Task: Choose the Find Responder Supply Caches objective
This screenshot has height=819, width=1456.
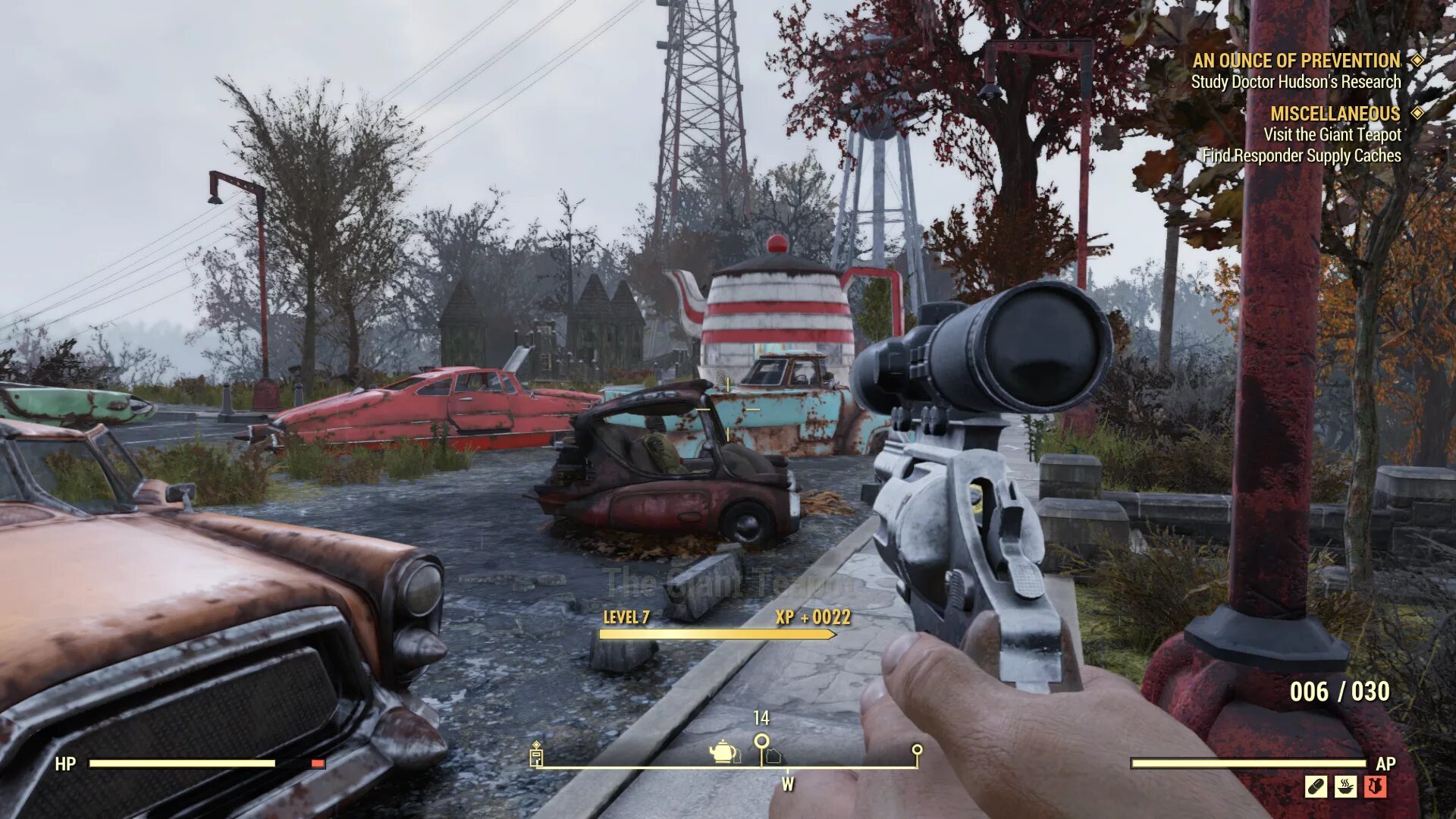Action: click(1301, 156)
